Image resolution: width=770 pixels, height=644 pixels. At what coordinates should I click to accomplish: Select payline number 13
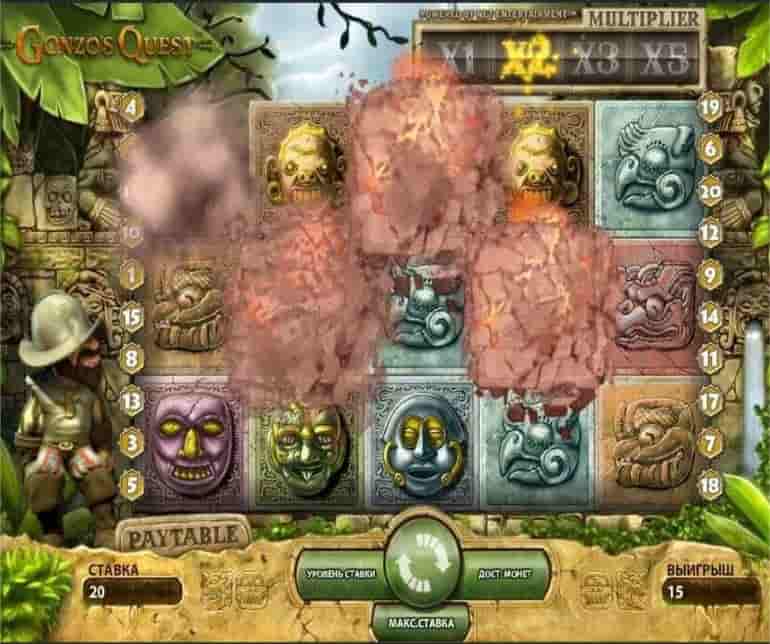[x=132, y=402]
